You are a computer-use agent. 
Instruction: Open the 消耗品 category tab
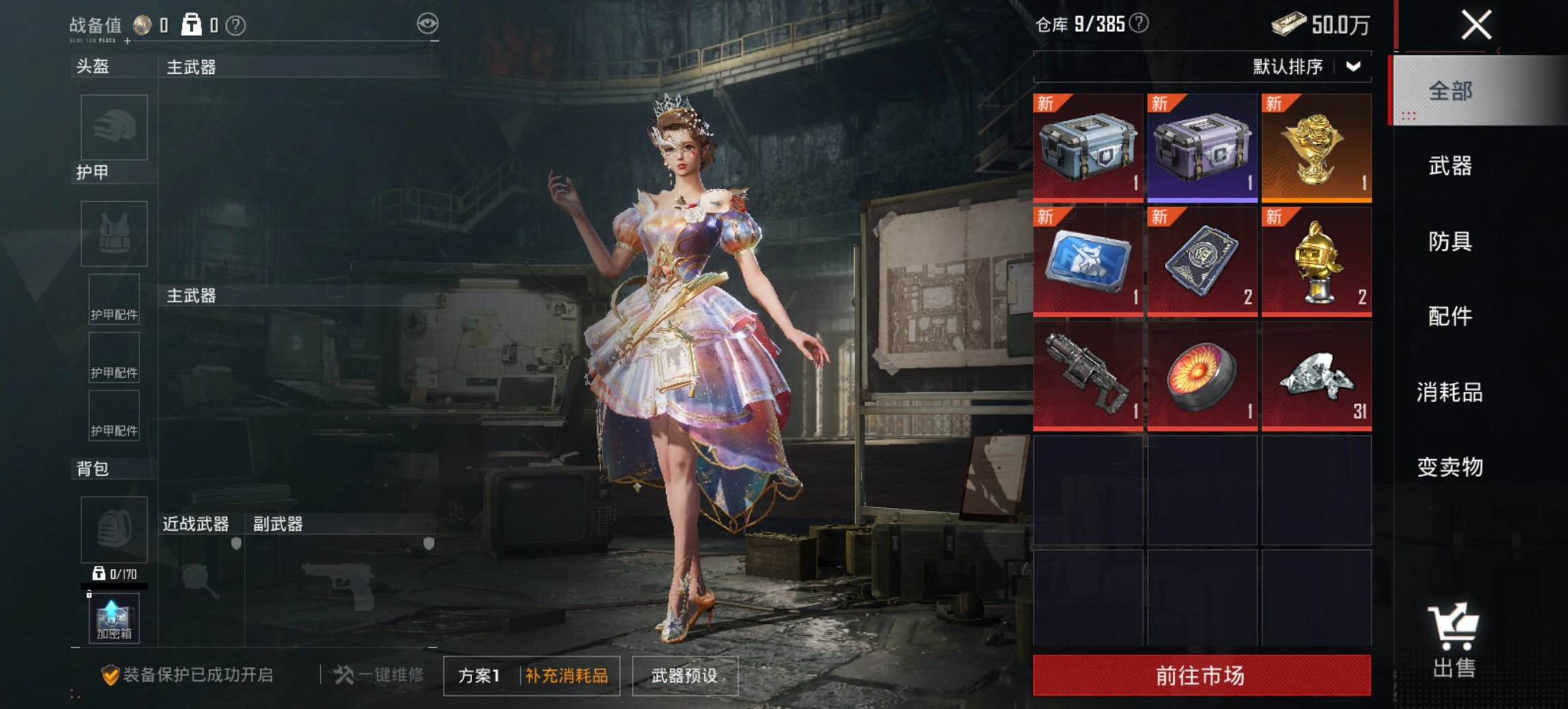pos(1452,393)
